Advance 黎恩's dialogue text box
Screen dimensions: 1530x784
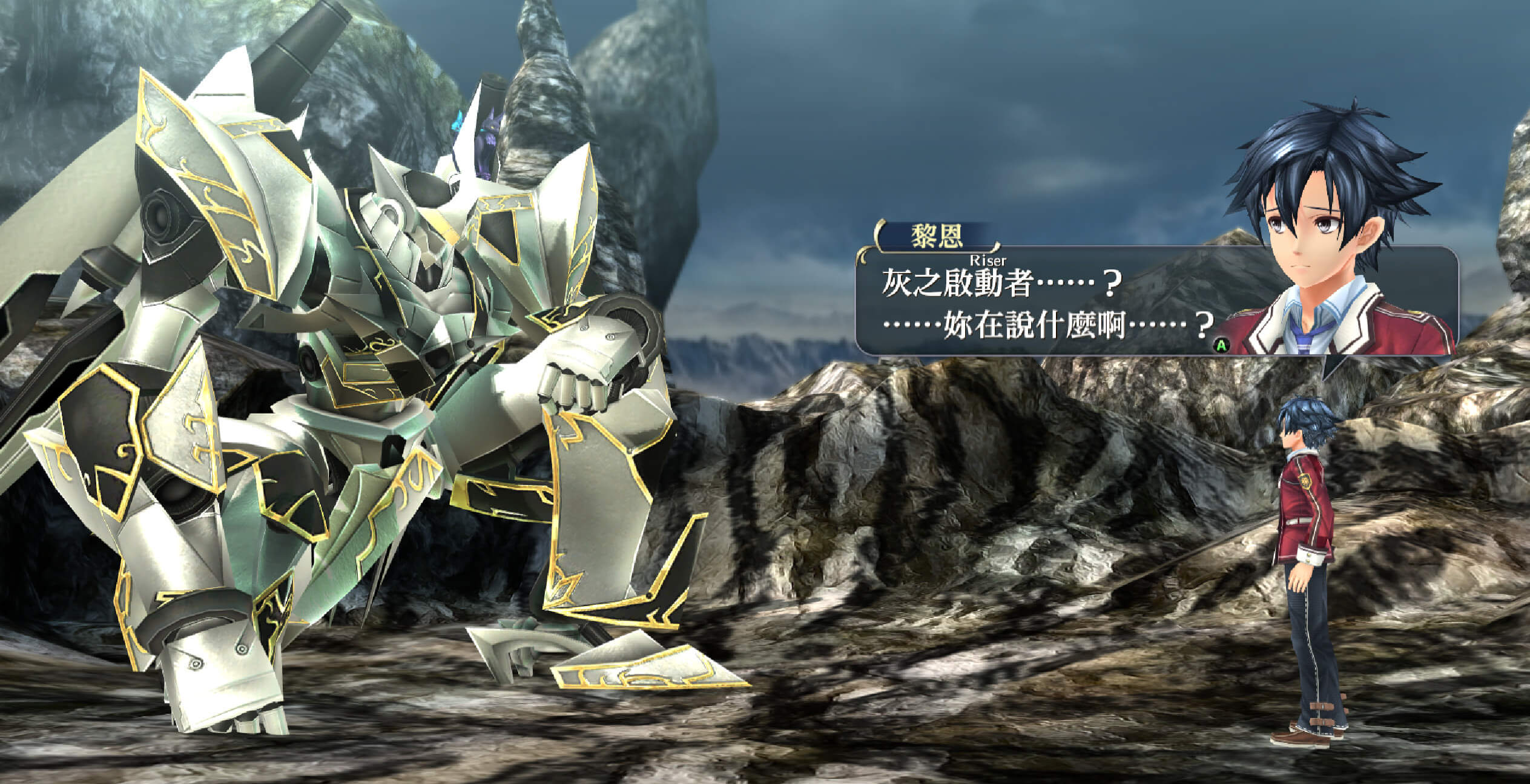coord(1221,345)
